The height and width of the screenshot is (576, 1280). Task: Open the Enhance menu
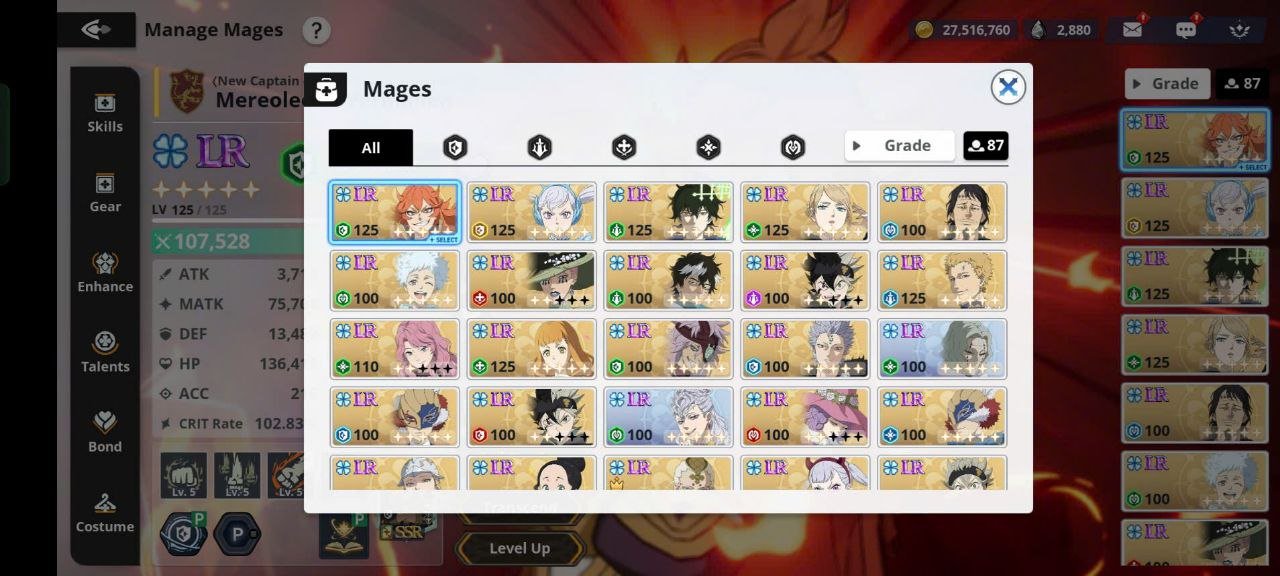tap(105, 273)
